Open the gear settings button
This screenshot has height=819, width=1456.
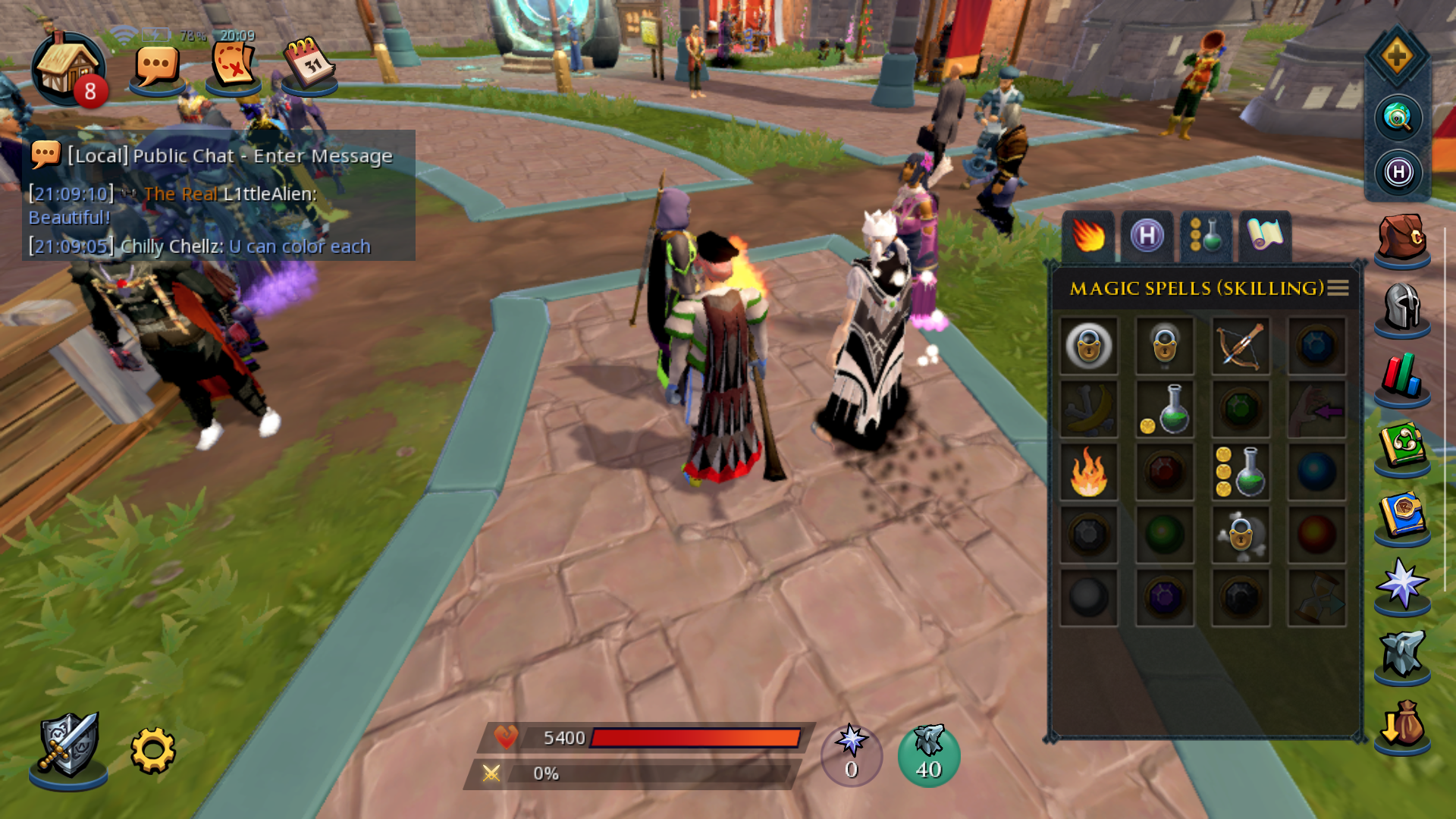point(152,751)
